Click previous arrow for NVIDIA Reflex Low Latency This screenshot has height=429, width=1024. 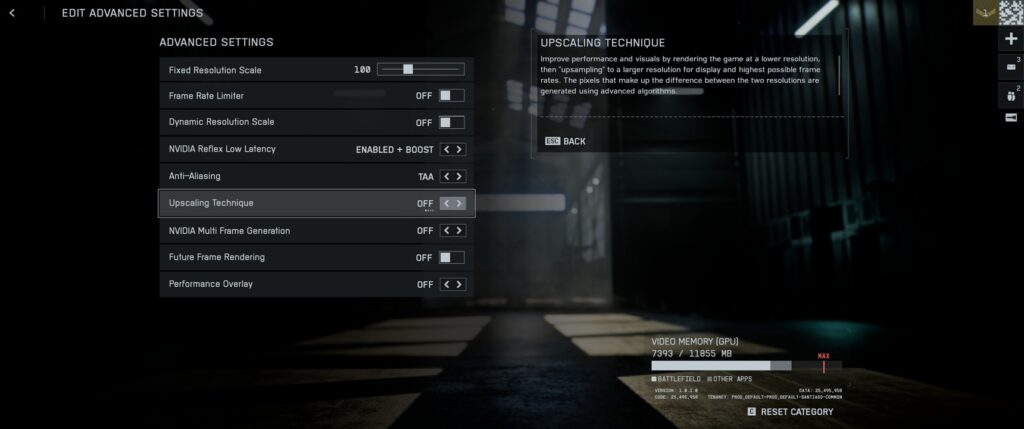coord(446,149)
